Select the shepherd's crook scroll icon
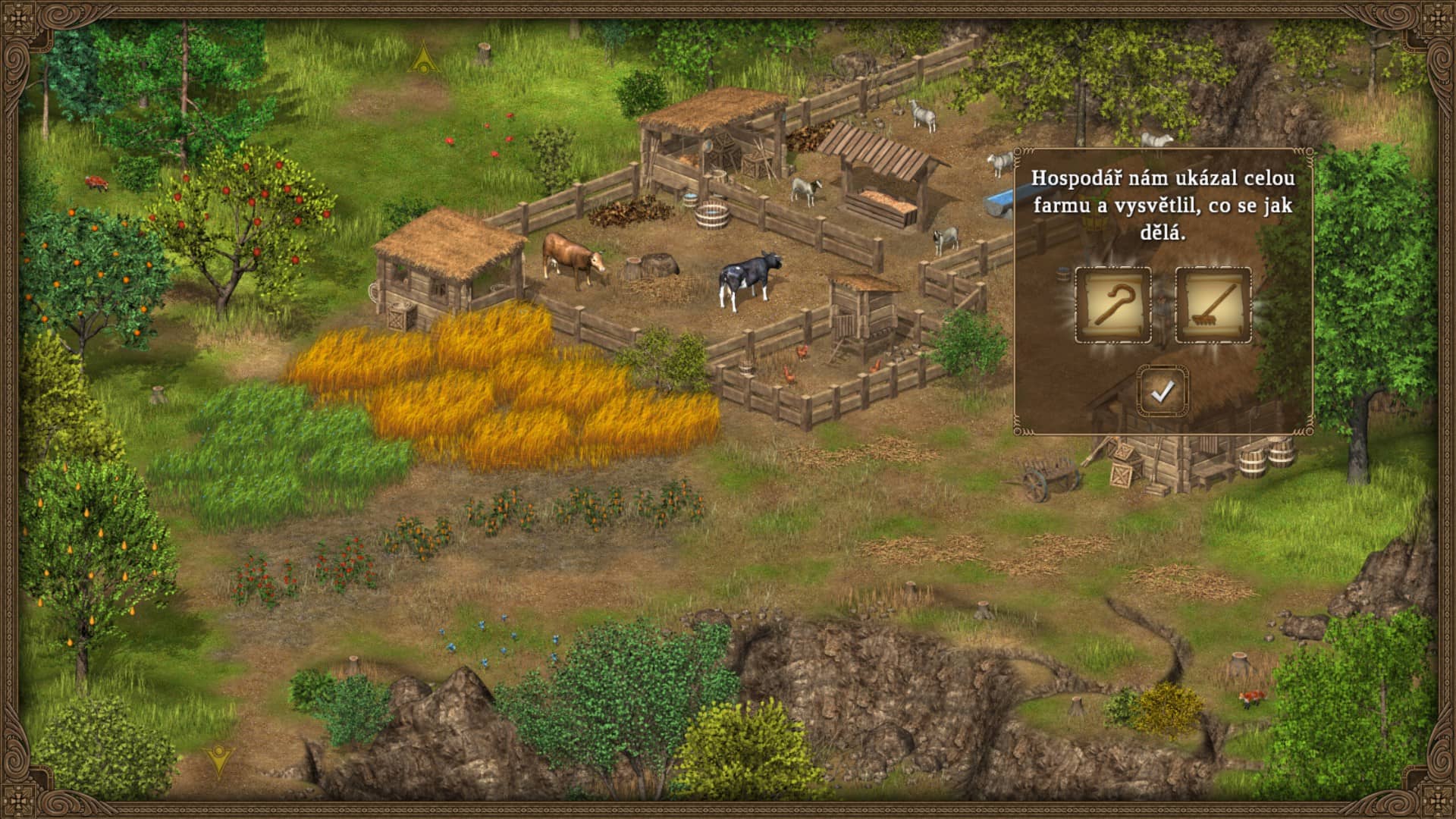The image size is (1456, 819). (1112, 306)
